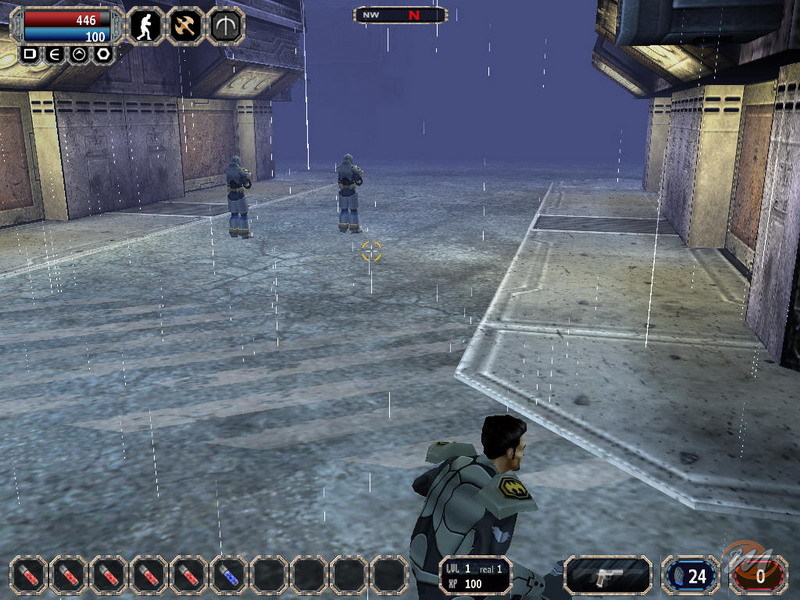Activate the upward arrow icon
Image resolution: width=800 pixels, height=600 pixels.
(x=225, y=26)
